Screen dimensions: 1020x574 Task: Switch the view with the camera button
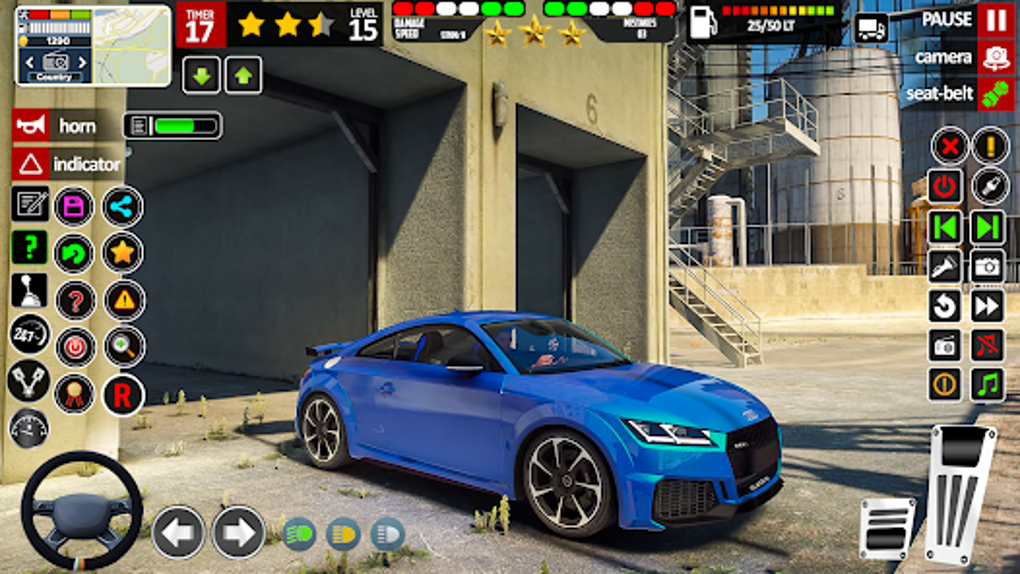tap(995, 57)
